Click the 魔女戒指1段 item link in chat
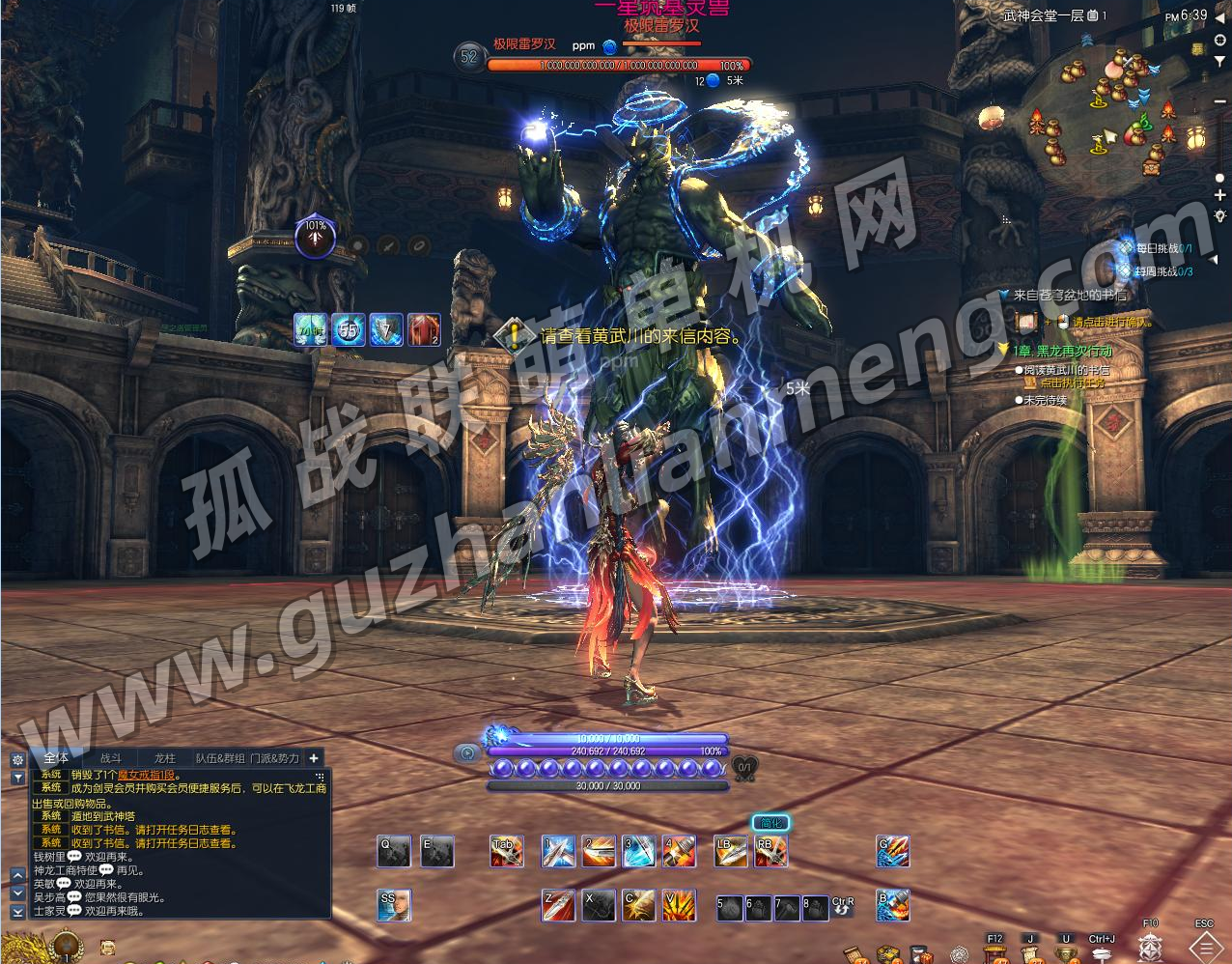The image size is (1232, 964). click(x=147, y=775)
